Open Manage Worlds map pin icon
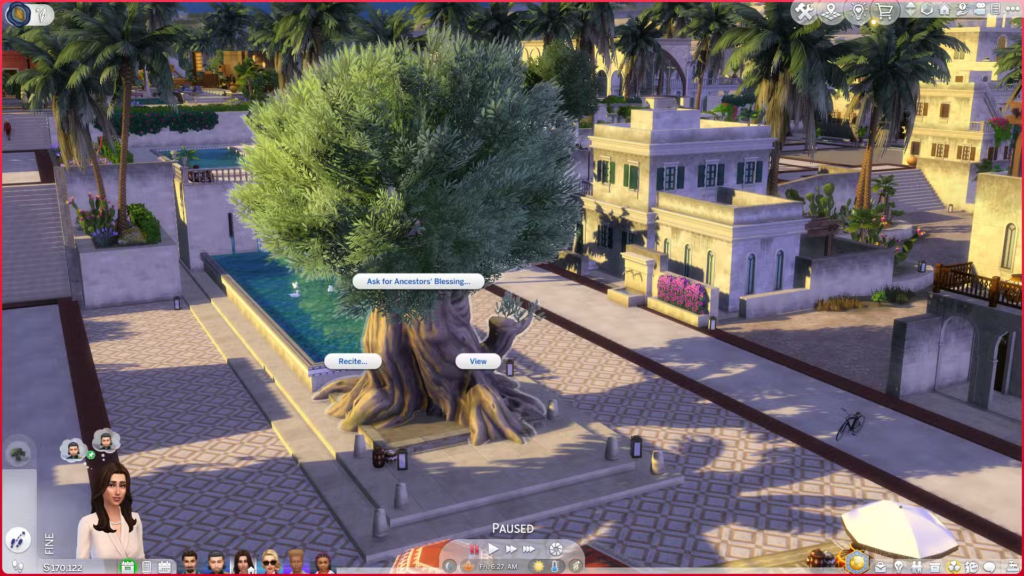This screenshot has width=1024, height=576. [x=832, y=12]
